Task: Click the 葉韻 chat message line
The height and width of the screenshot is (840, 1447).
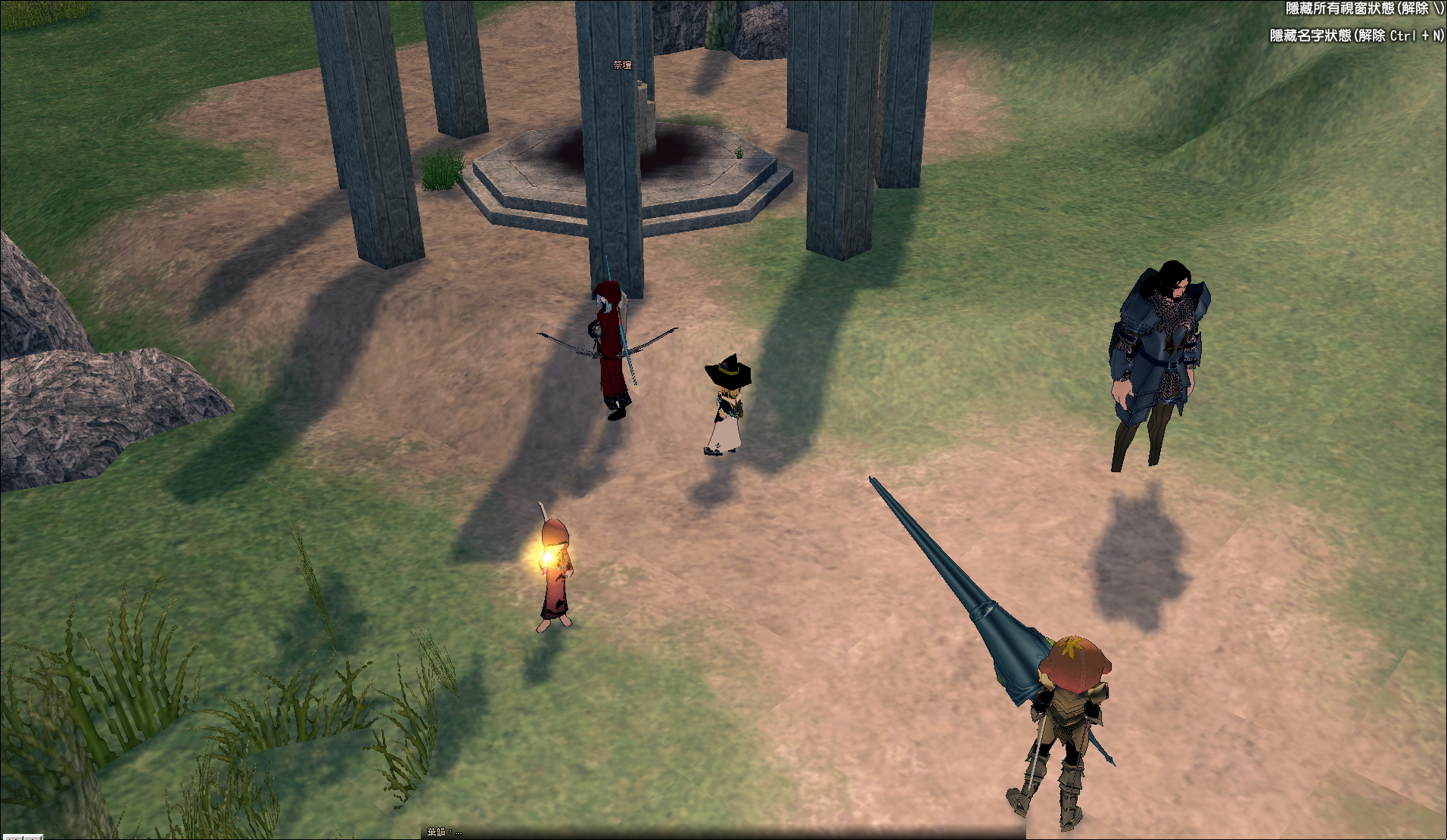Action: (x=444, y=832)
